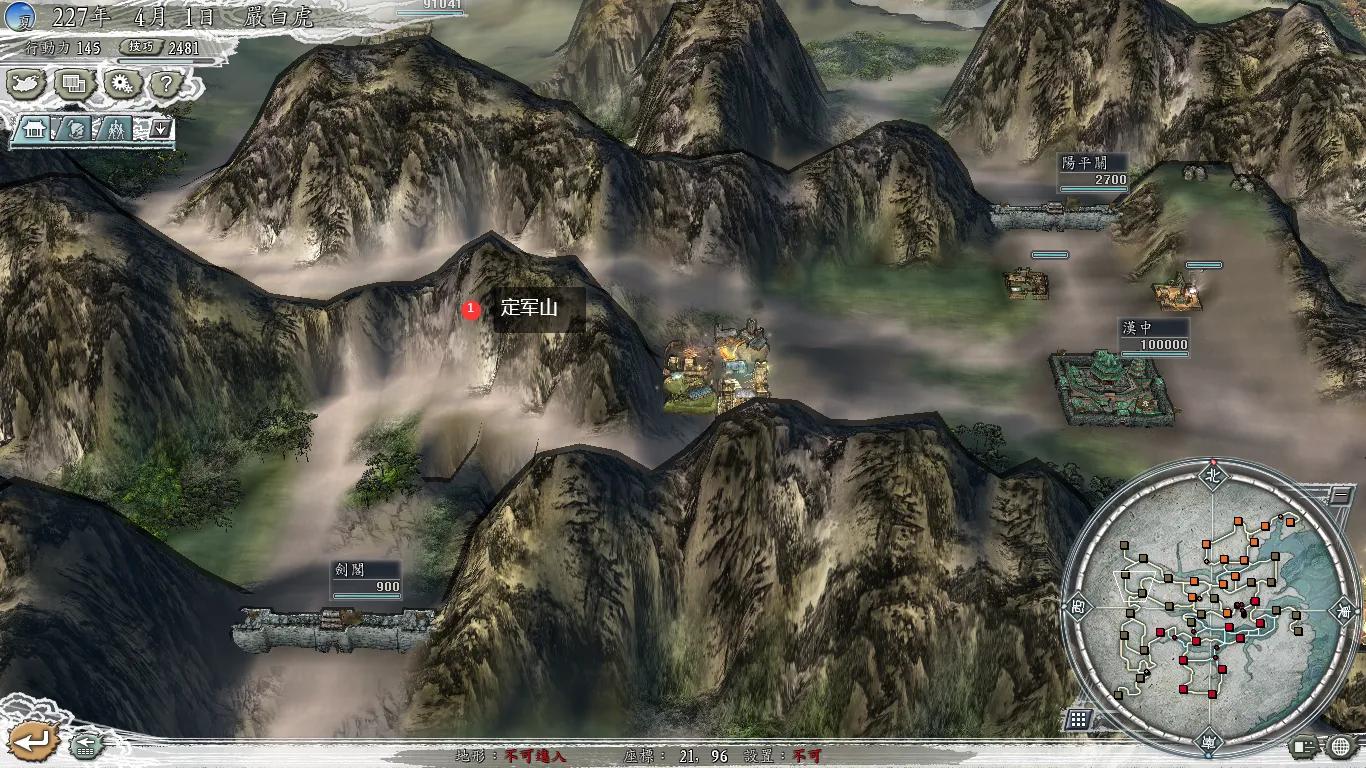
Task: Select the building facilities tab icon
Action: click(x=33, y=129)
